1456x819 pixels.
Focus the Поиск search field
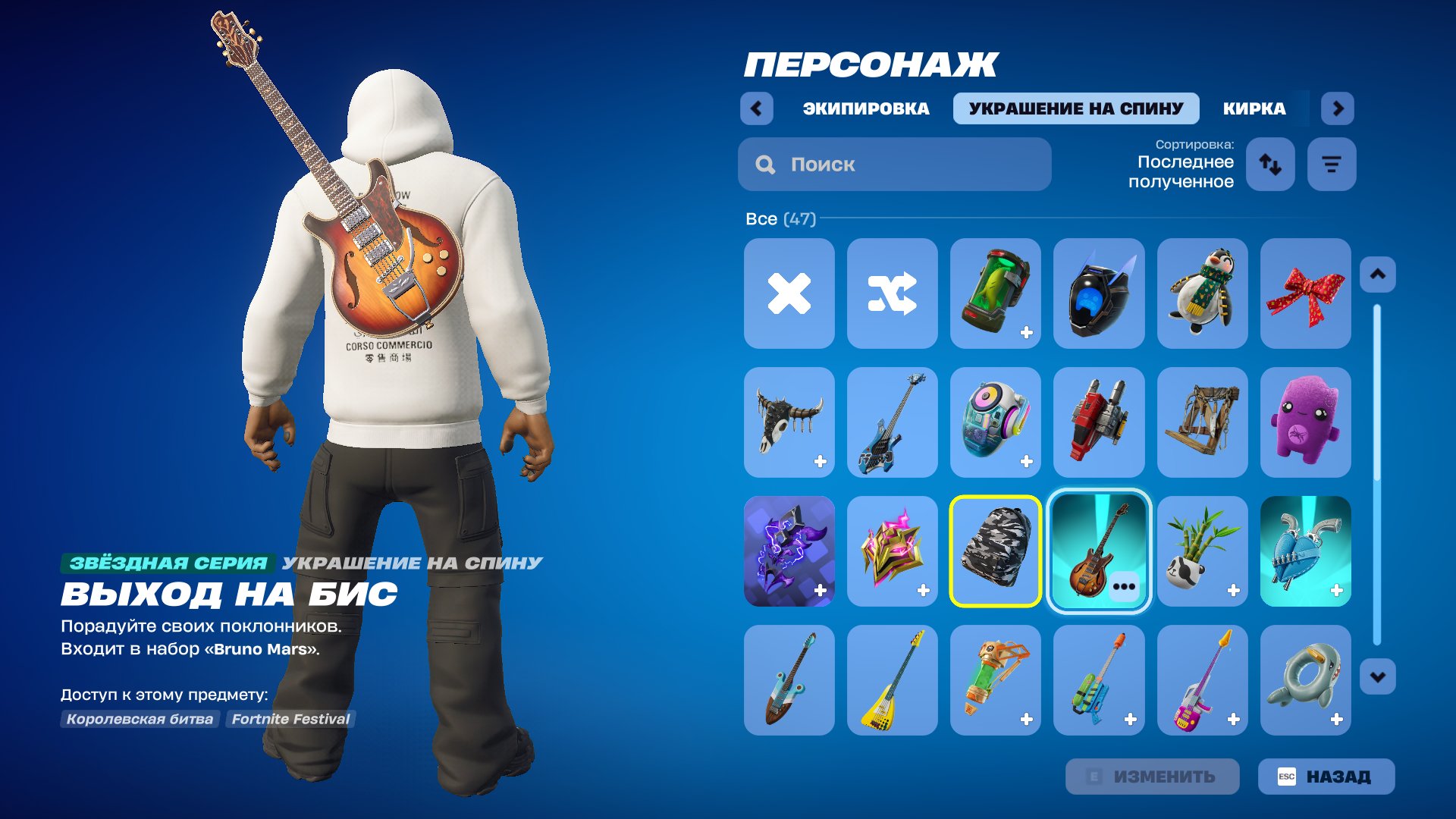[895, 164]
